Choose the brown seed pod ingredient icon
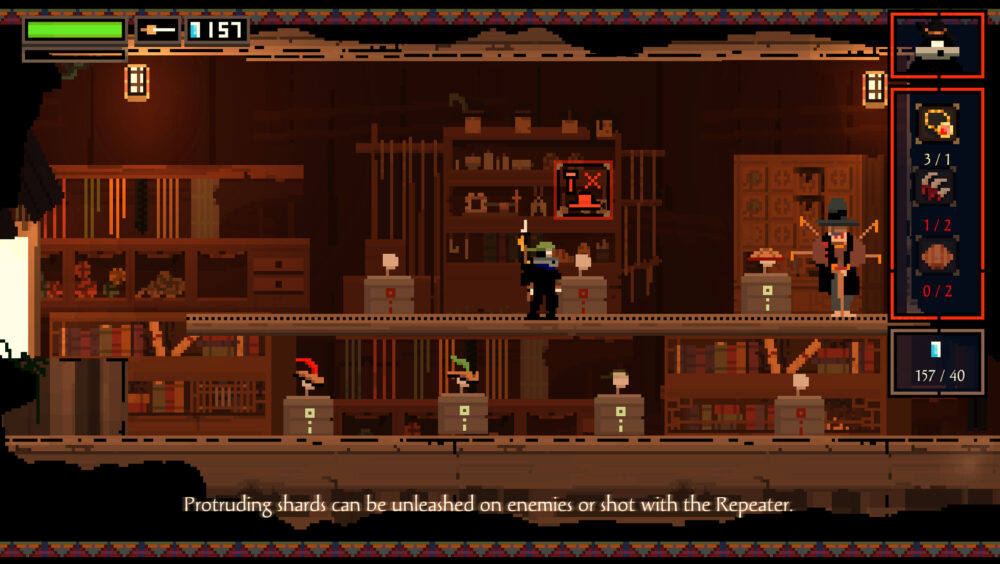1000x564 pixels. [937, 254]
